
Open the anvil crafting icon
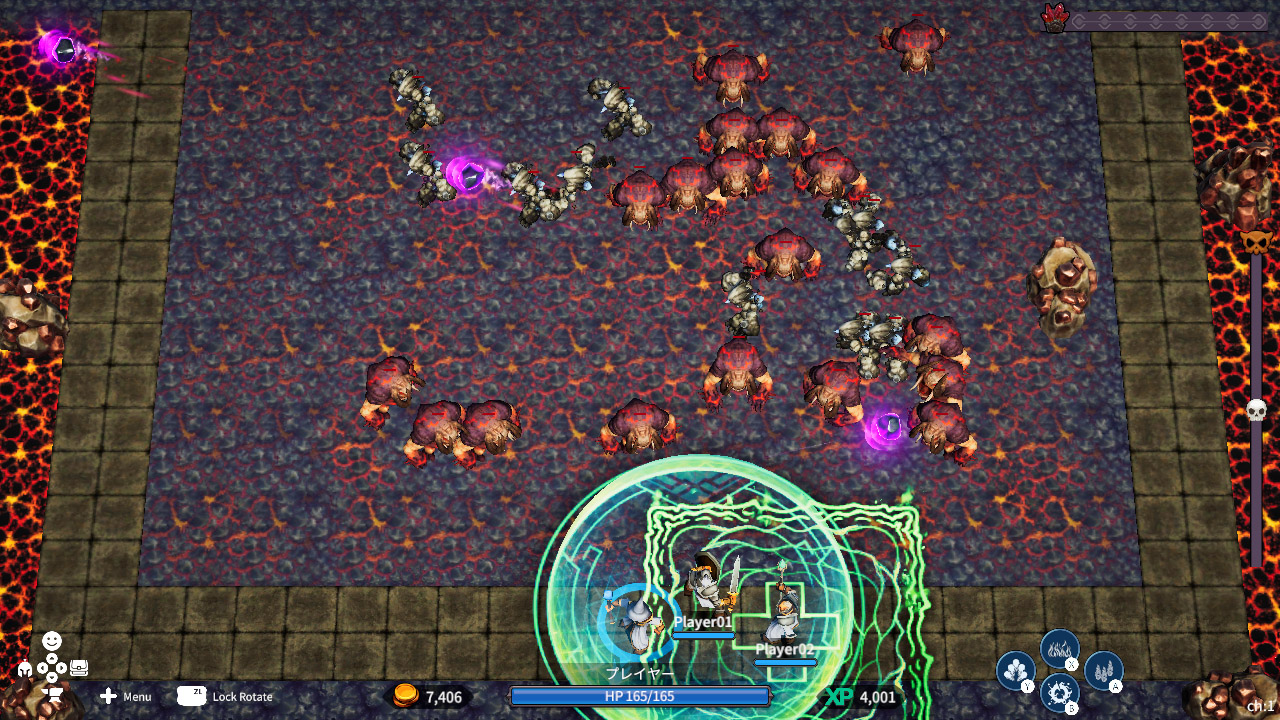[52, 693]
